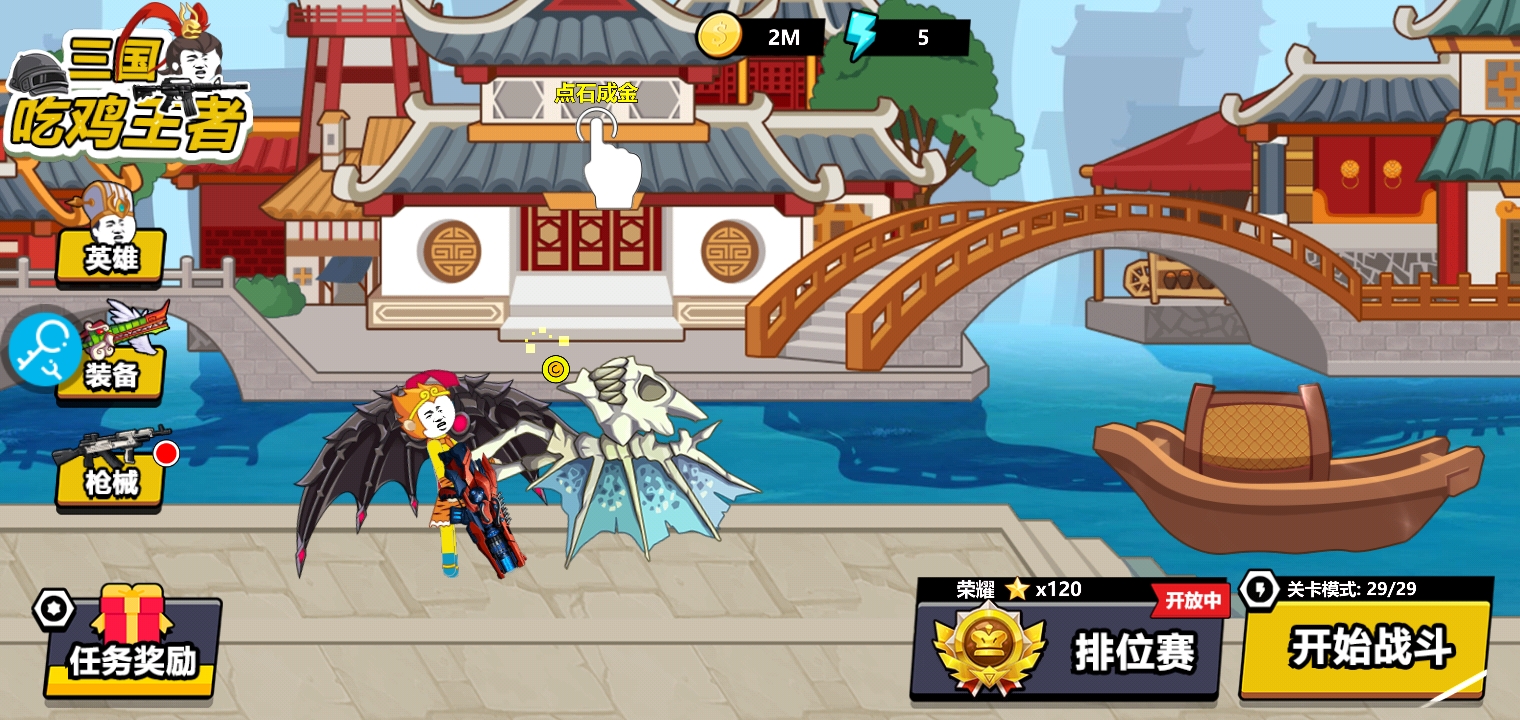
Task: Click the blue key circle icon
Action: [x=44, y=349]
